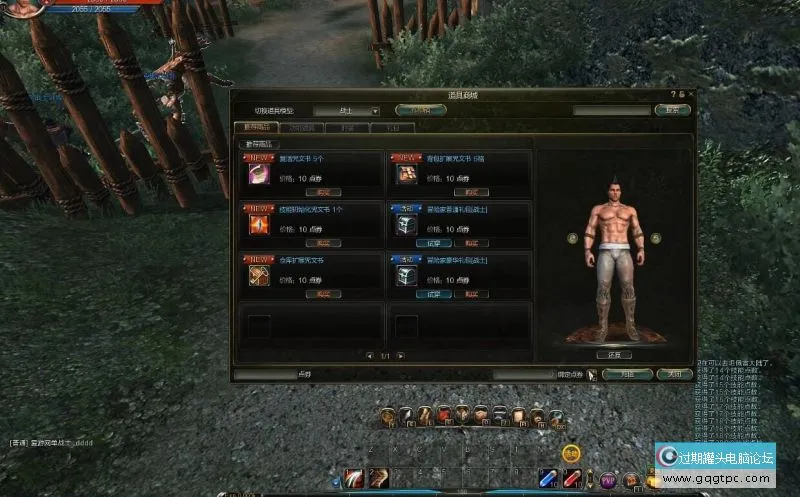The width and height of the screenshot is (800, 497).
Task: Rotate the character preview left
Action: [572, 238]
